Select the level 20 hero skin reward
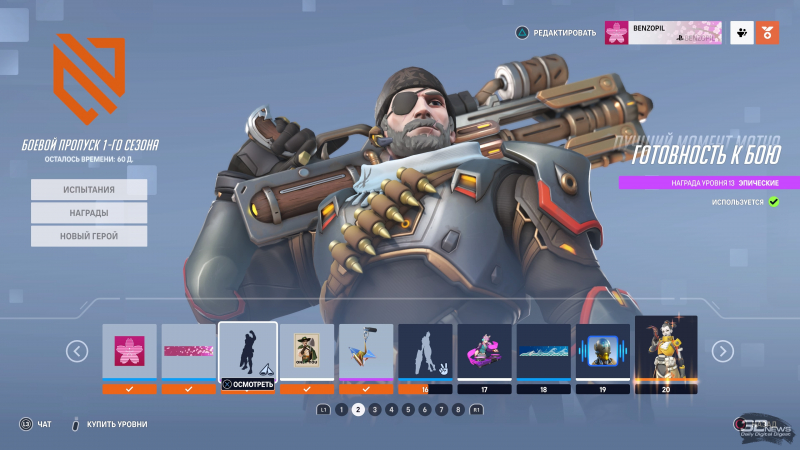 click(665, 352)
